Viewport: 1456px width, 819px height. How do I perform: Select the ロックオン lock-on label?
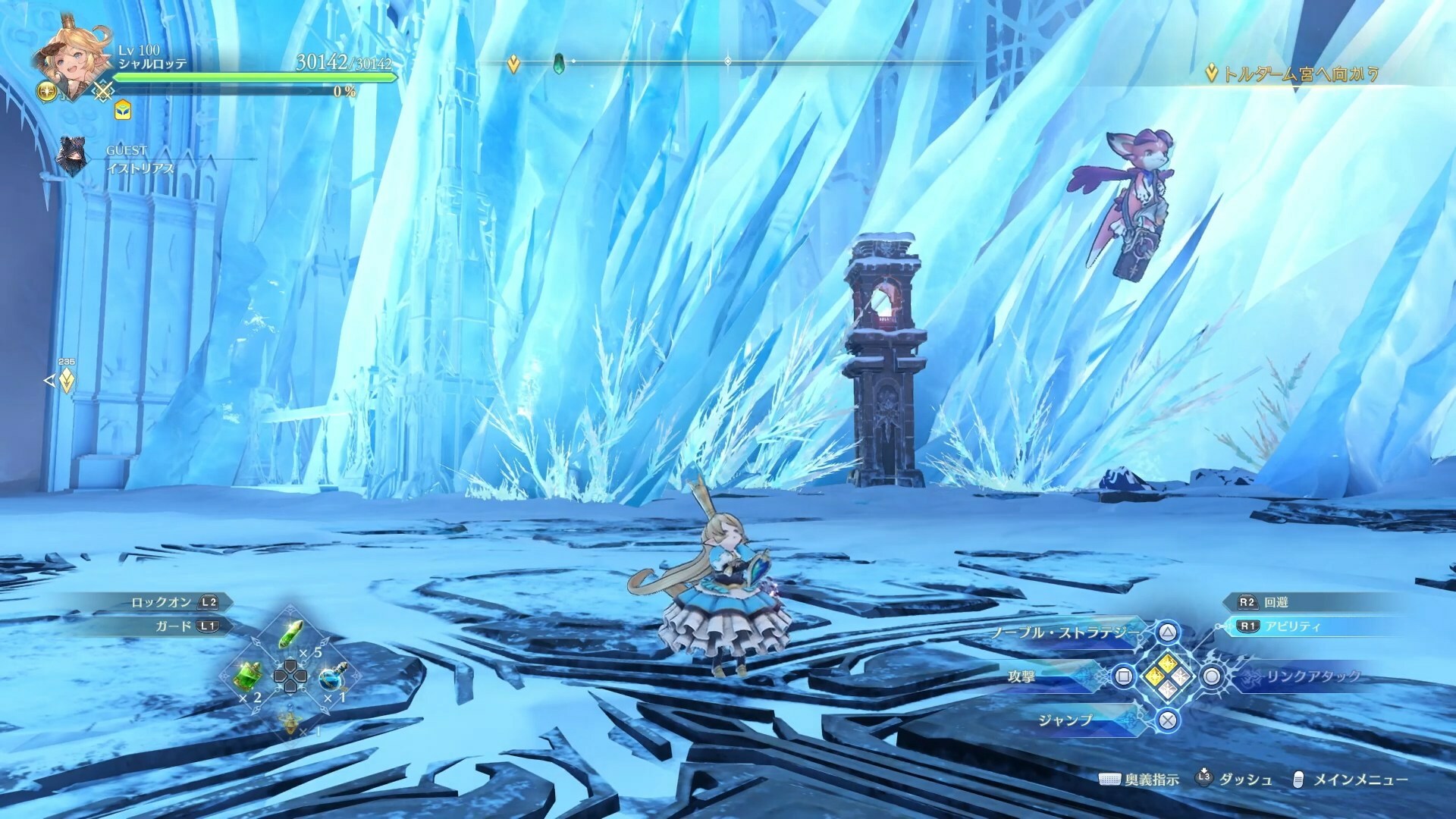(x=161, y=602)
